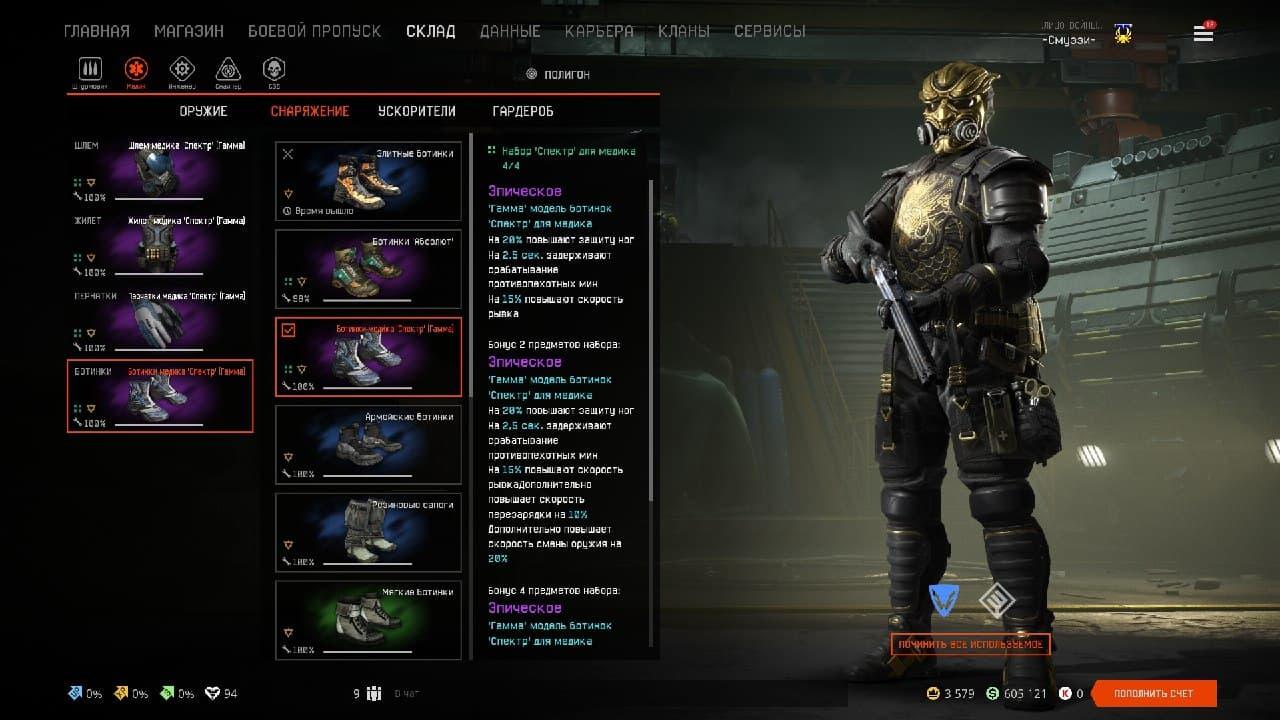Screen dimensions: 1280x720
Task: Switch to the Ускорители boosters tab
Action: click(416, 111)
